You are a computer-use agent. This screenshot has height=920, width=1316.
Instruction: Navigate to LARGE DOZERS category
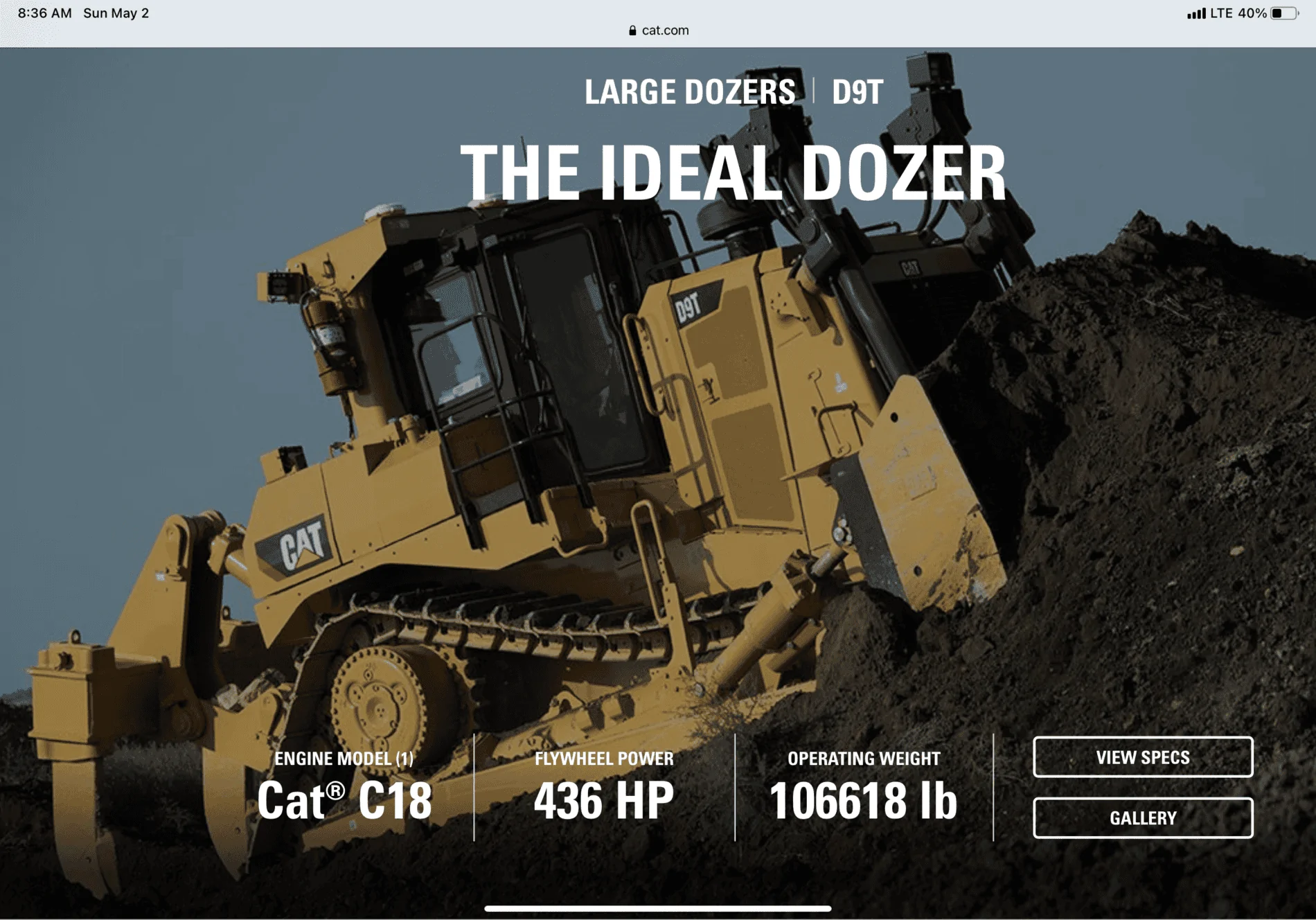coord(690,91)
